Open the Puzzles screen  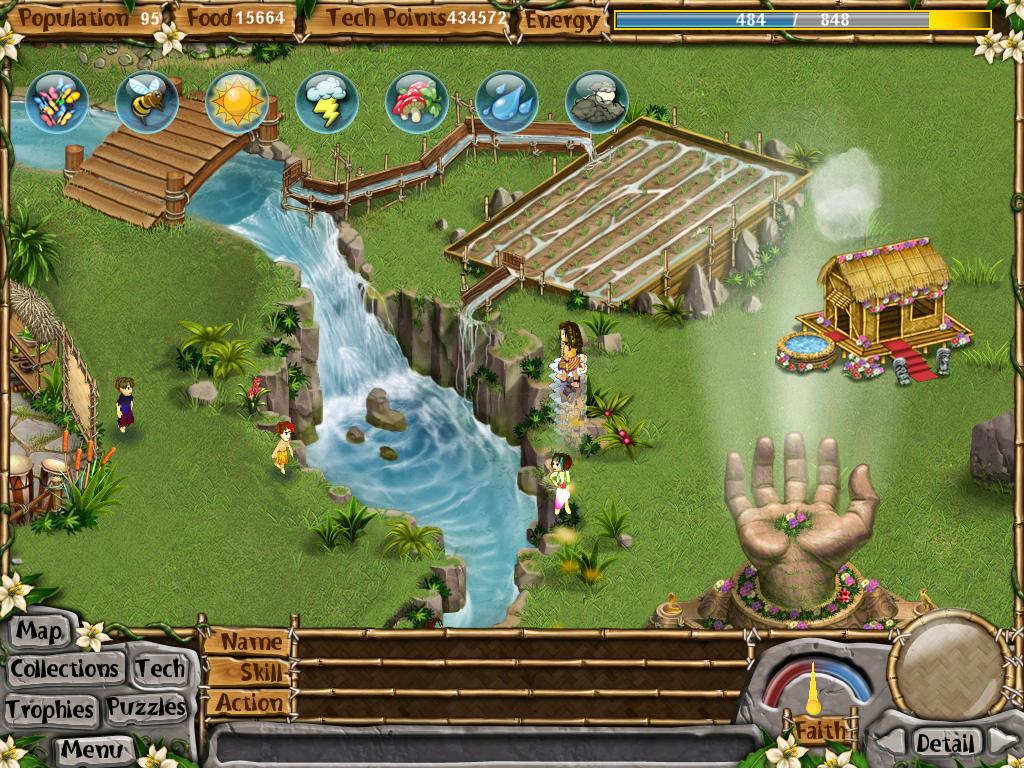(x=147, y=708)
